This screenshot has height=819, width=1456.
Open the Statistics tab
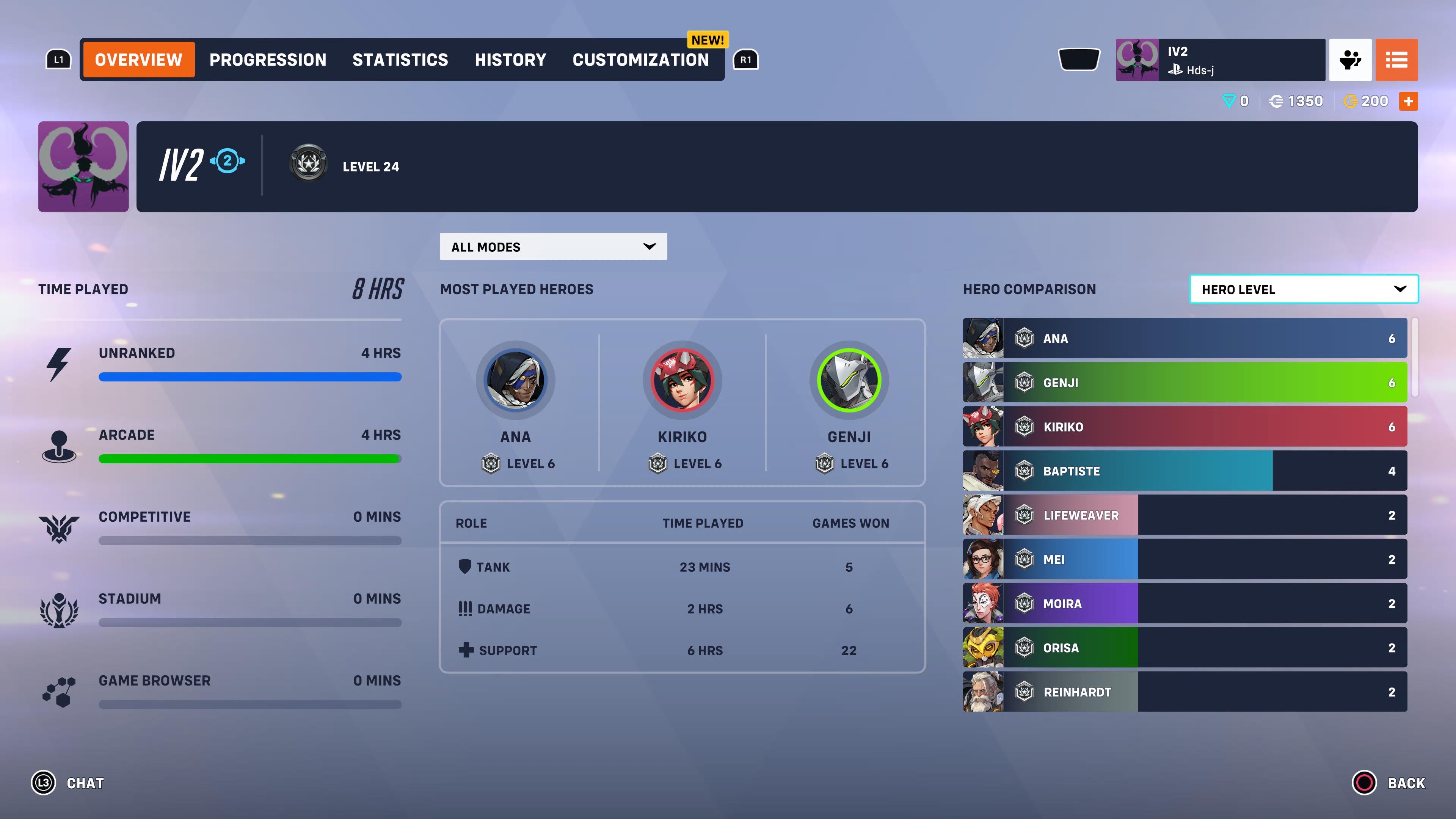(x=400, y=60)
